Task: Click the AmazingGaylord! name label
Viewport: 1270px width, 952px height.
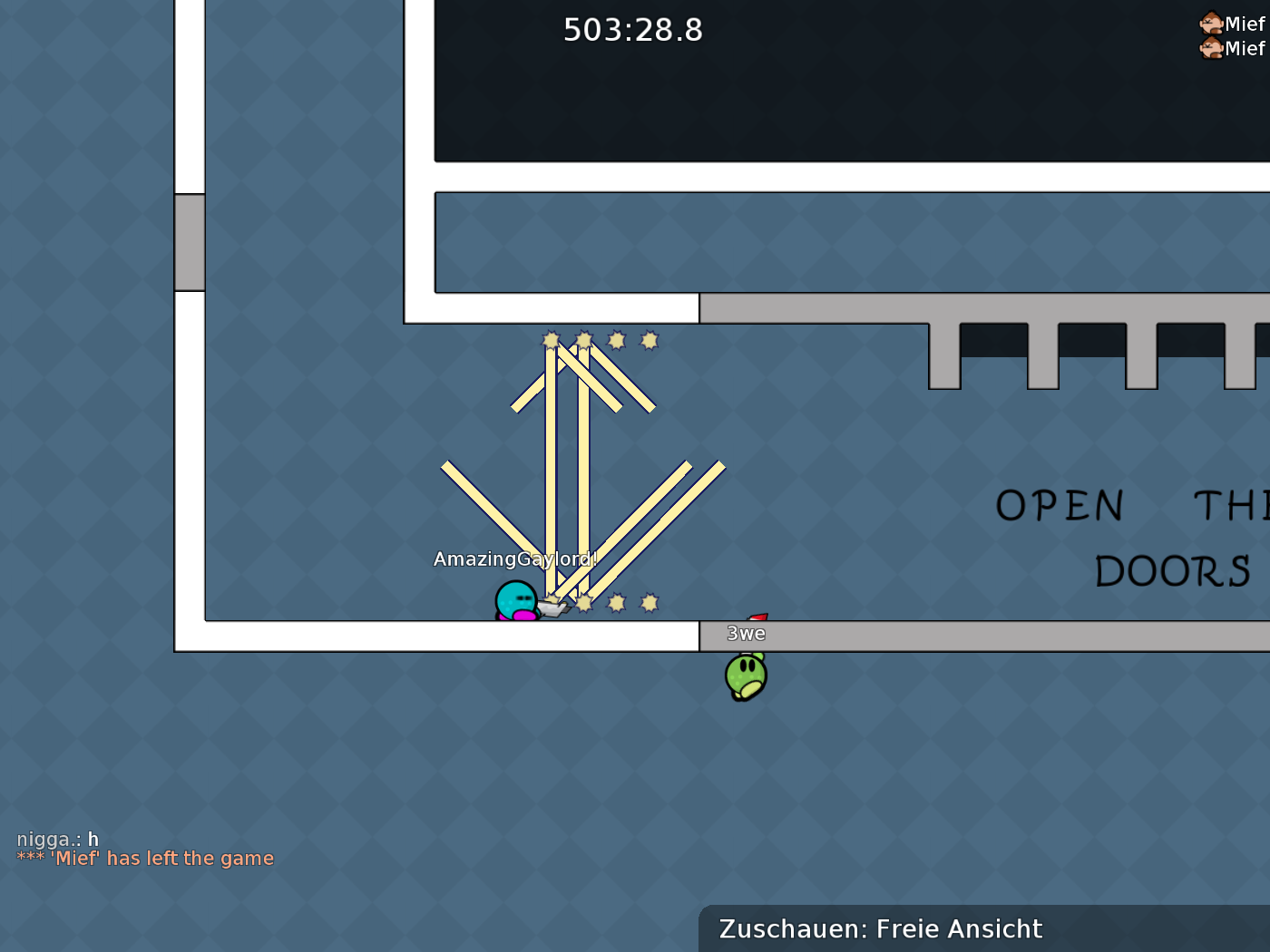Action: (513, 559)
